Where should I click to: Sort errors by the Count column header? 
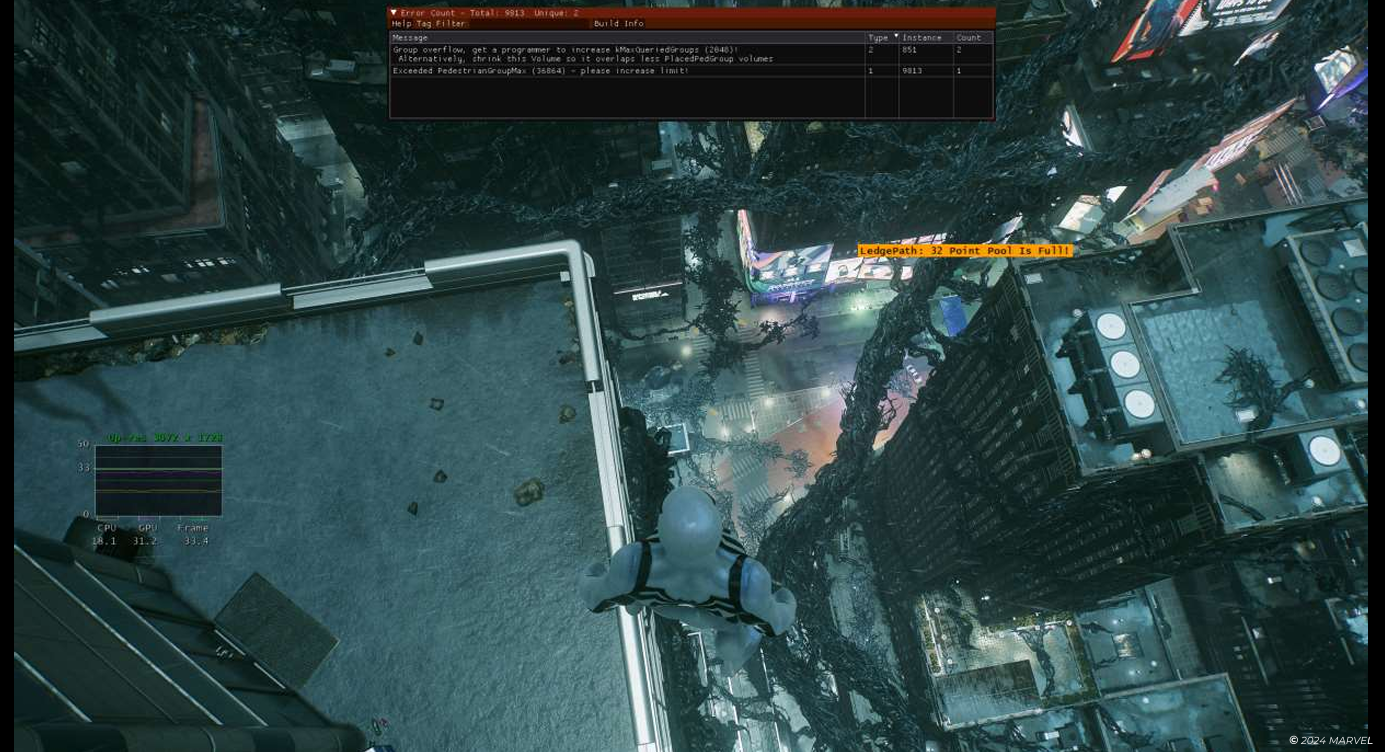pos(970,38)
